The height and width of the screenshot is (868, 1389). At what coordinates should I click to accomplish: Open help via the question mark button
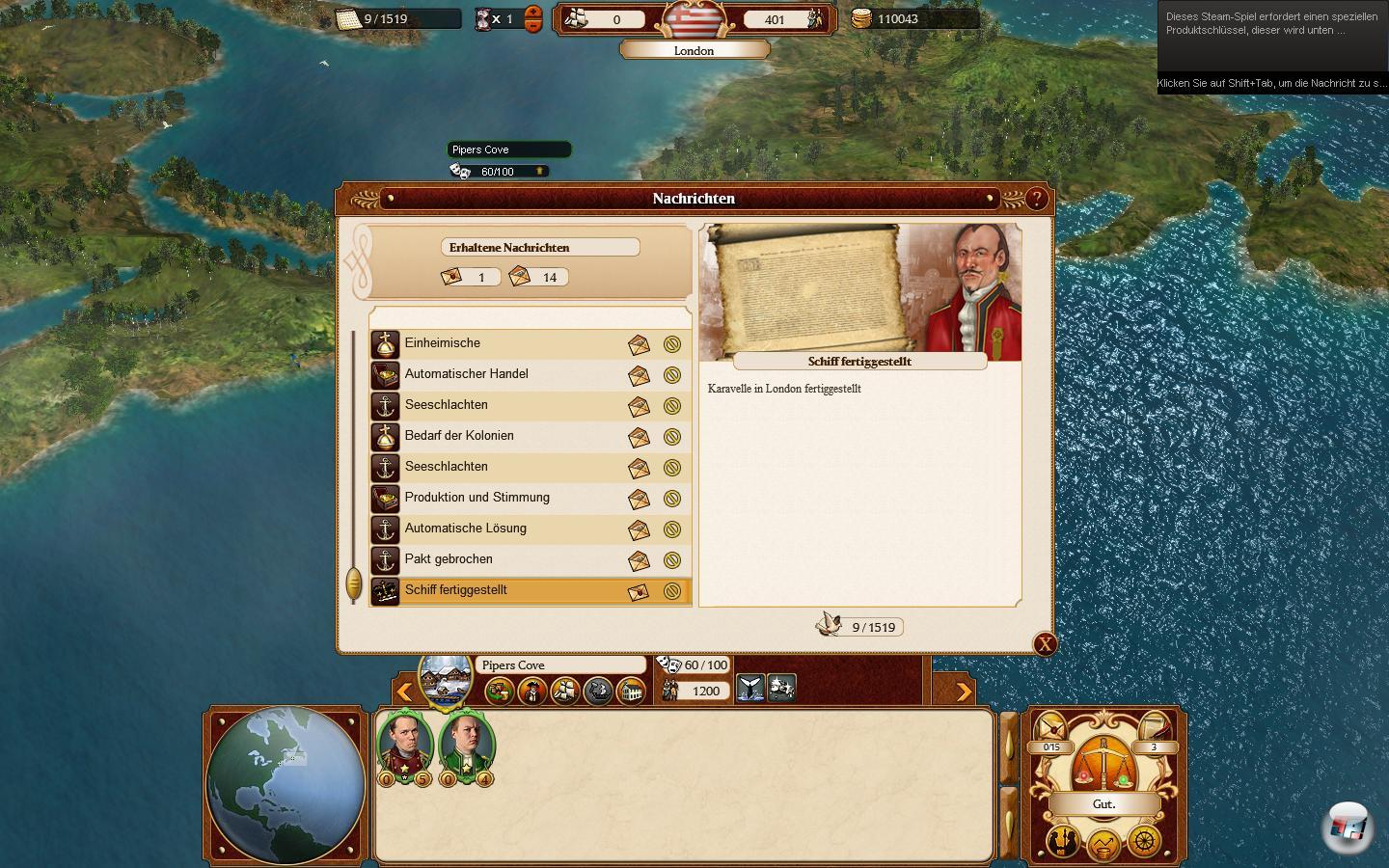click(x=1036, y=199)
